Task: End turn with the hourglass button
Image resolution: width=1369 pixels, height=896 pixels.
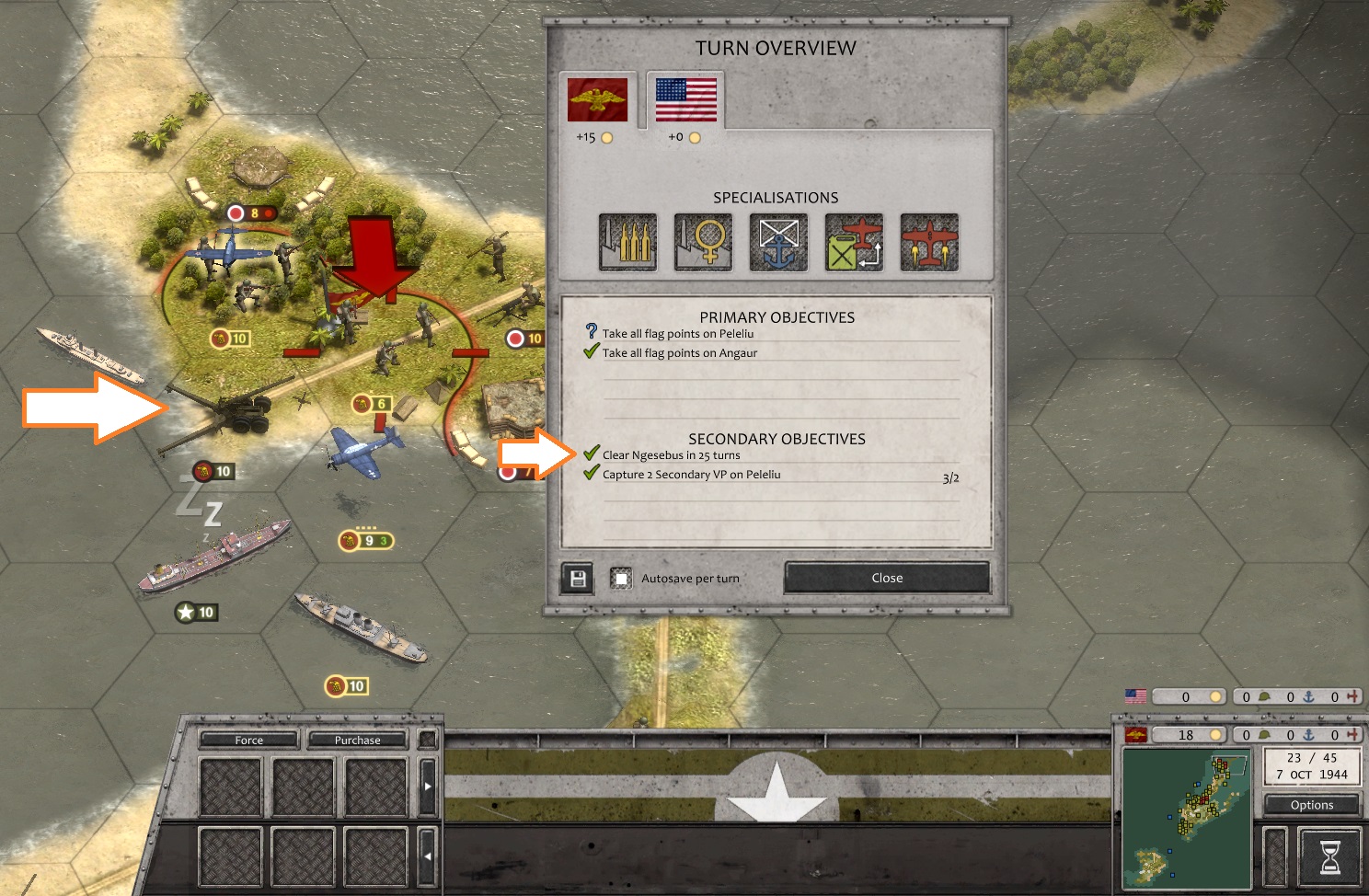Action: 1329,856
